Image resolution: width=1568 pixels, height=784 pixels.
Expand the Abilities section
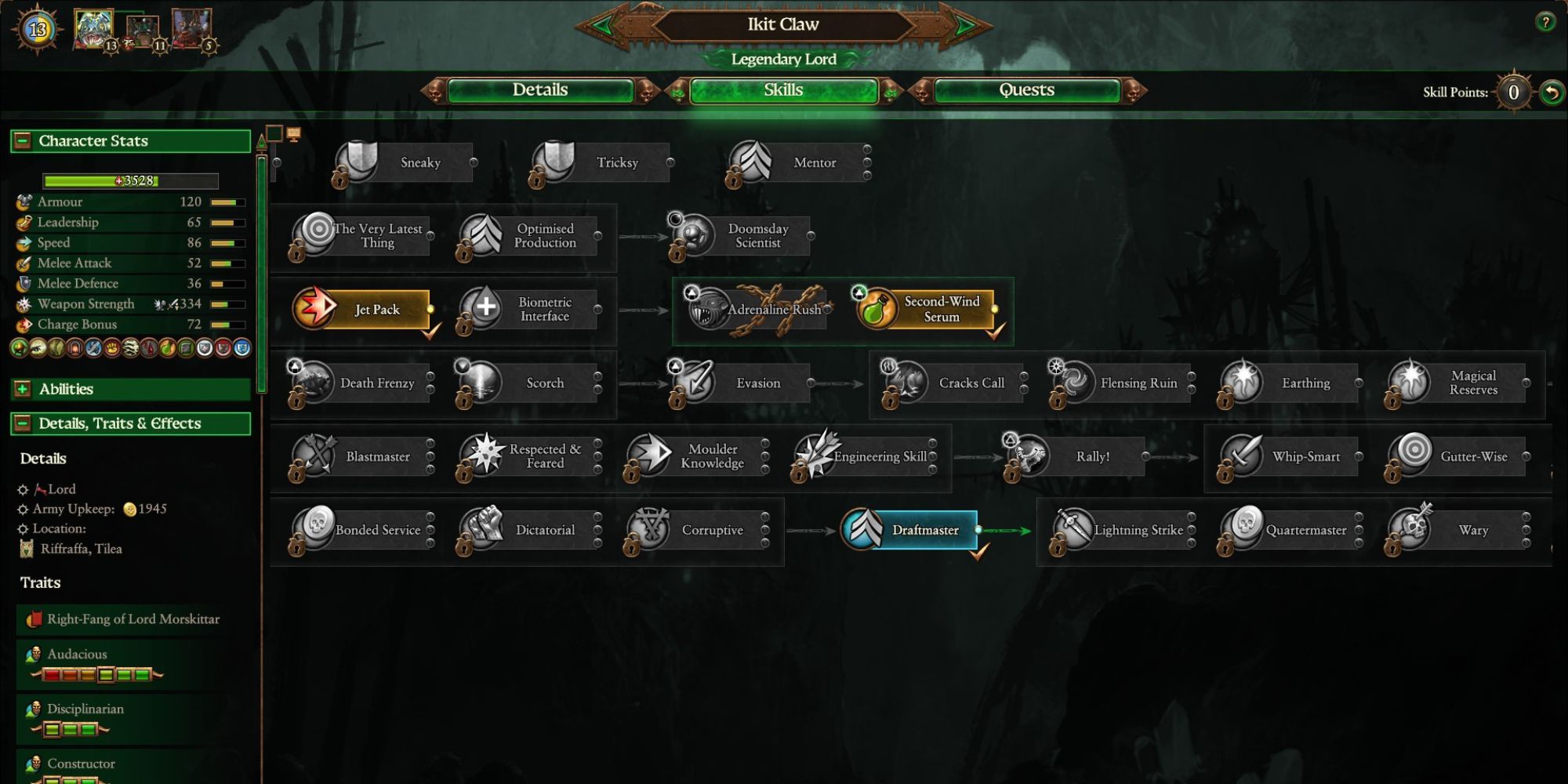pos(23,389)
